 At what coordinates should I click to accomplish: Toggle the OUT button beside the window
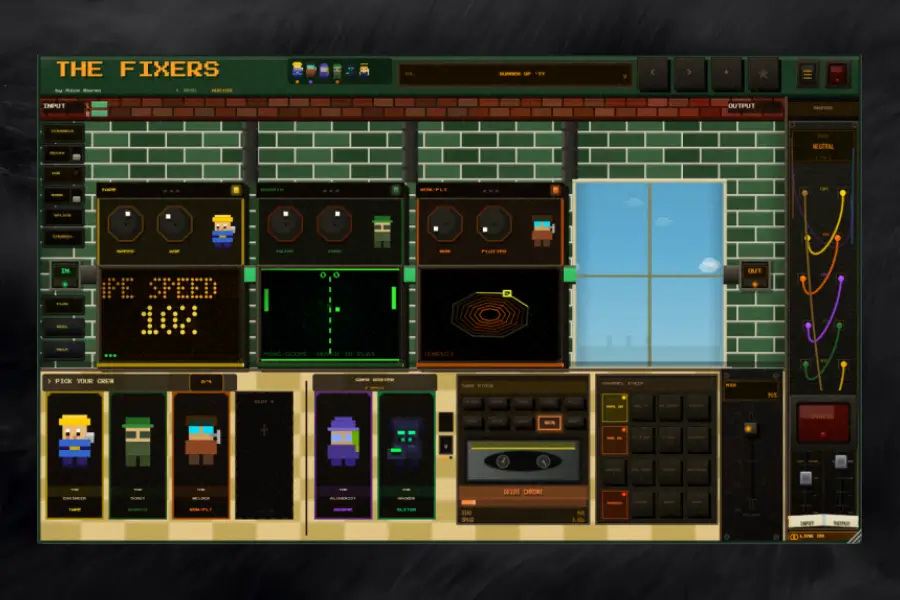tap(754, 274)
